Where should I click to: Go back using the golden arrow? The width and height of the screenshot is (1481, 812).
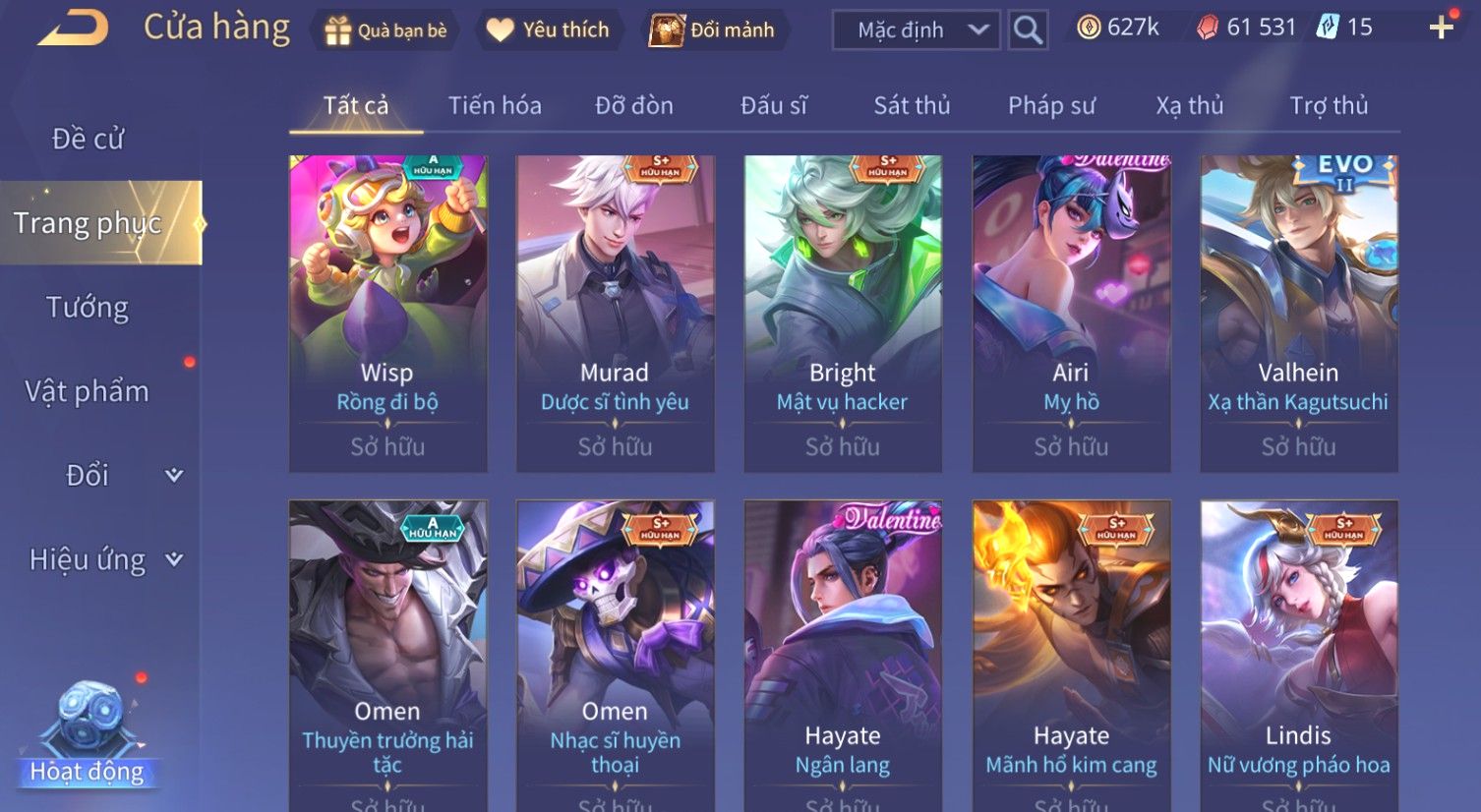point(74,29)
